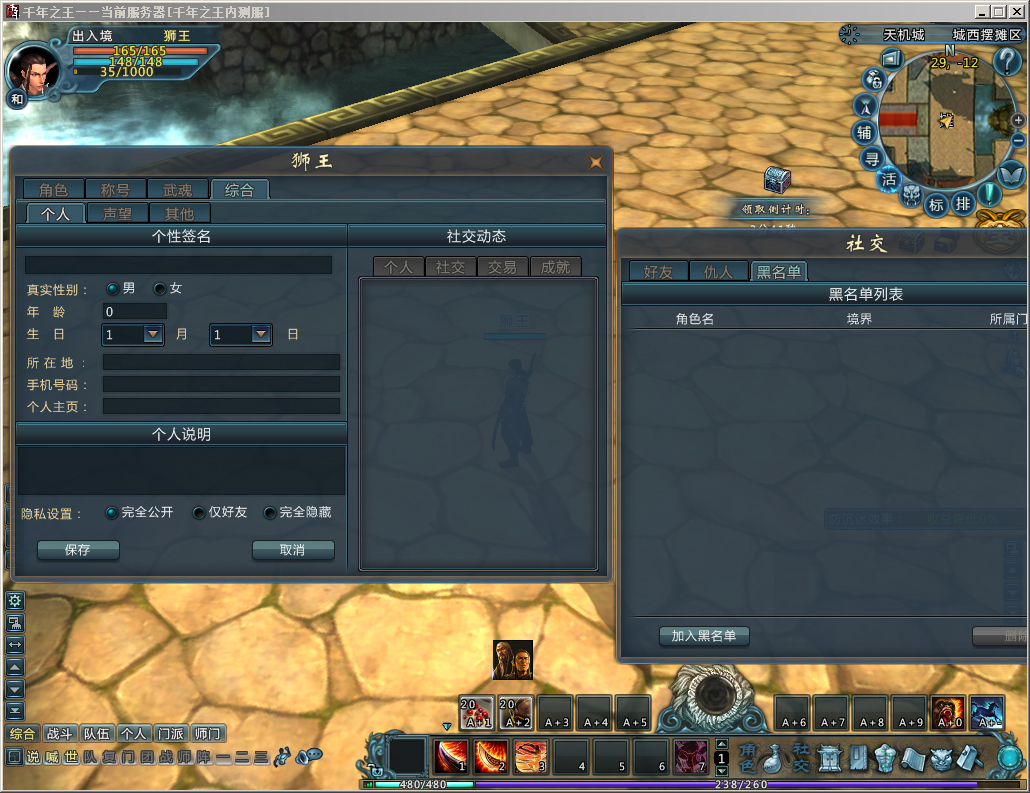The image size is (1030, 793).
Task: Set privacy to 仅好友
Action: [x=199, y=513]
